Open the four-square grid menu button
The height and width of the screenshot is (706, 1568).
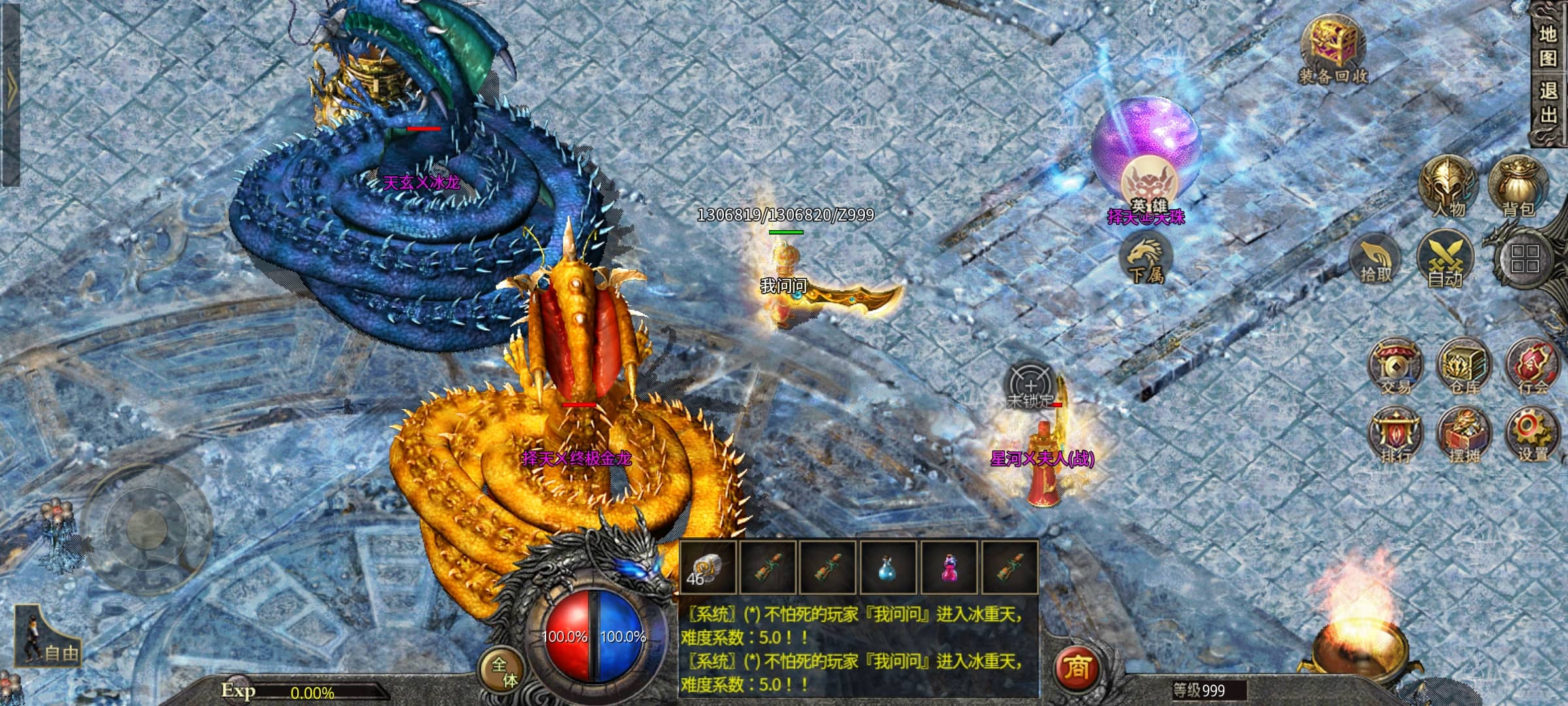1524,259
